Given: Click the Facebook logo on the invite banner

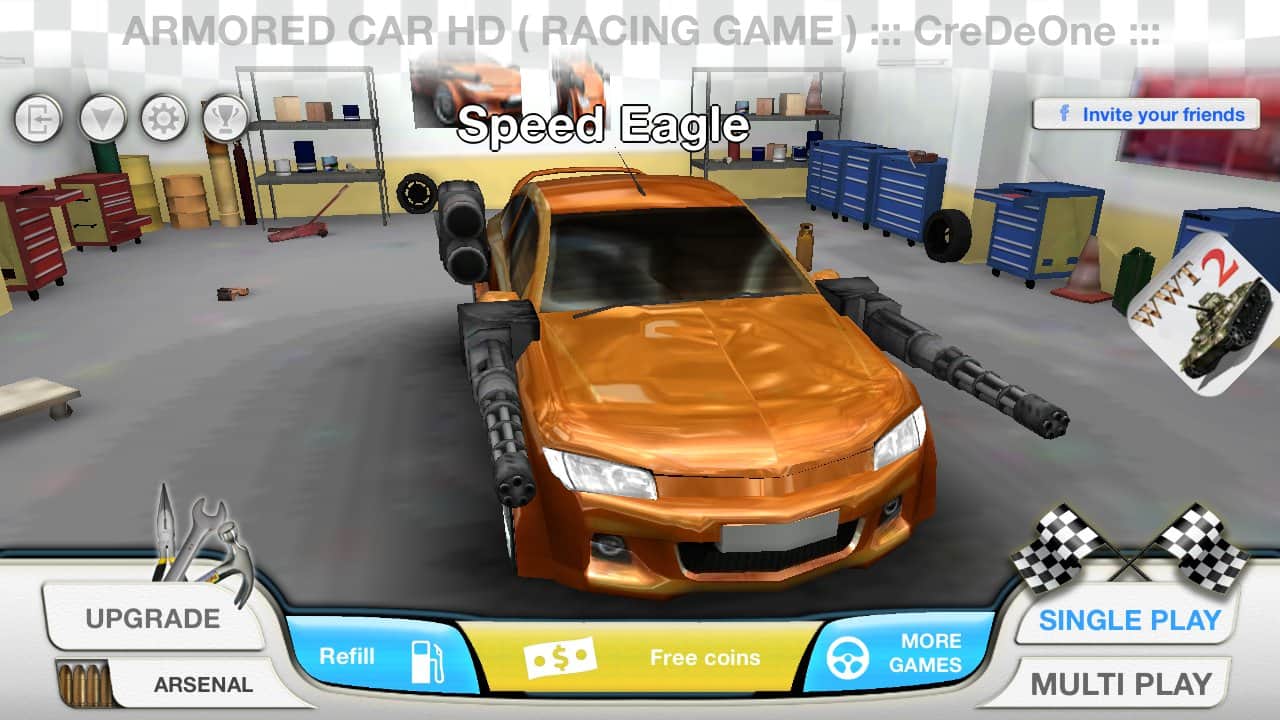Looking at the screenshot, I should [x=1063, y=114].
